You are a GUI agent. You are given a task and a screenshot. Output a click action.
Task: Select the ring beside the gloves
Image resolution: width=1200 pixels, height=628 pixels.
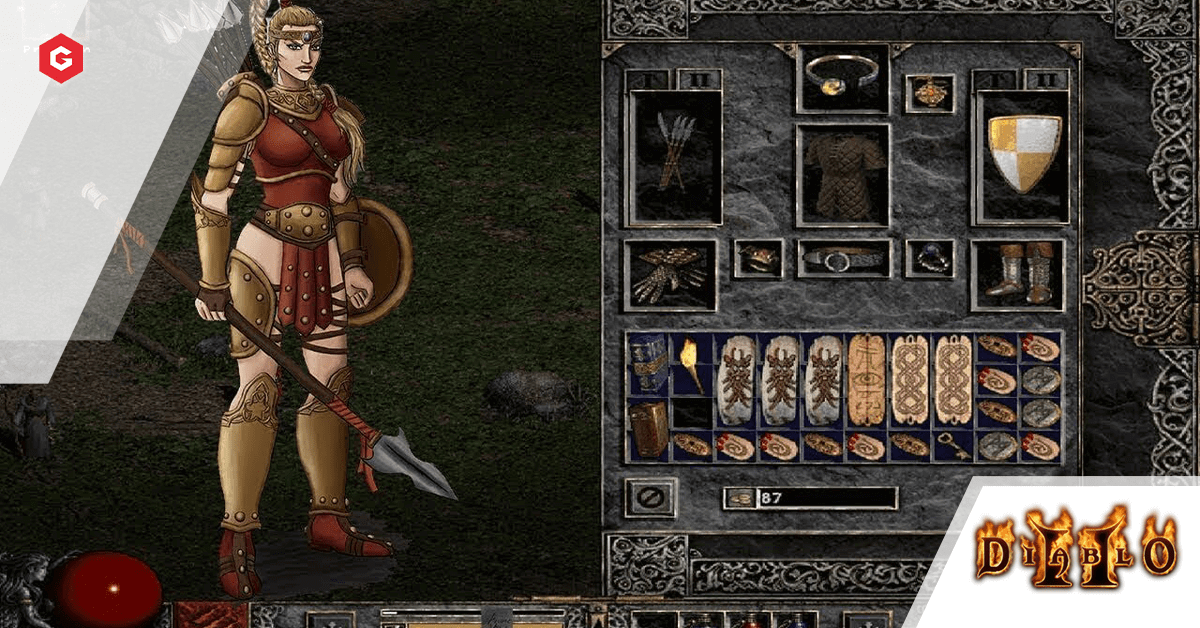point(757,258)
